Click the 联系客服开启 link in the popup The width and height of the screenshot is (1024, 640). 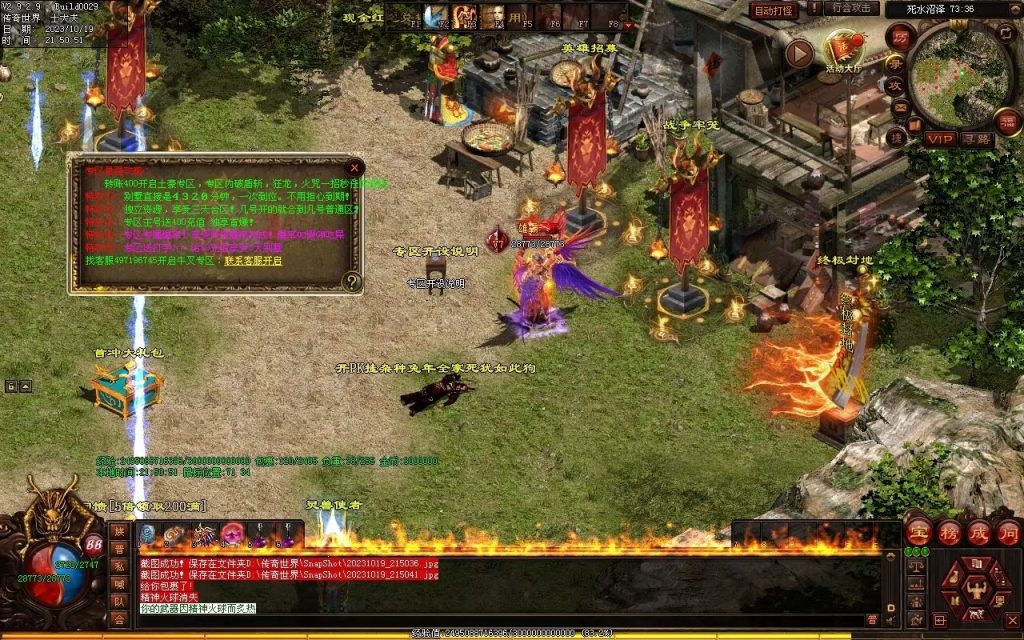(253, 260)
